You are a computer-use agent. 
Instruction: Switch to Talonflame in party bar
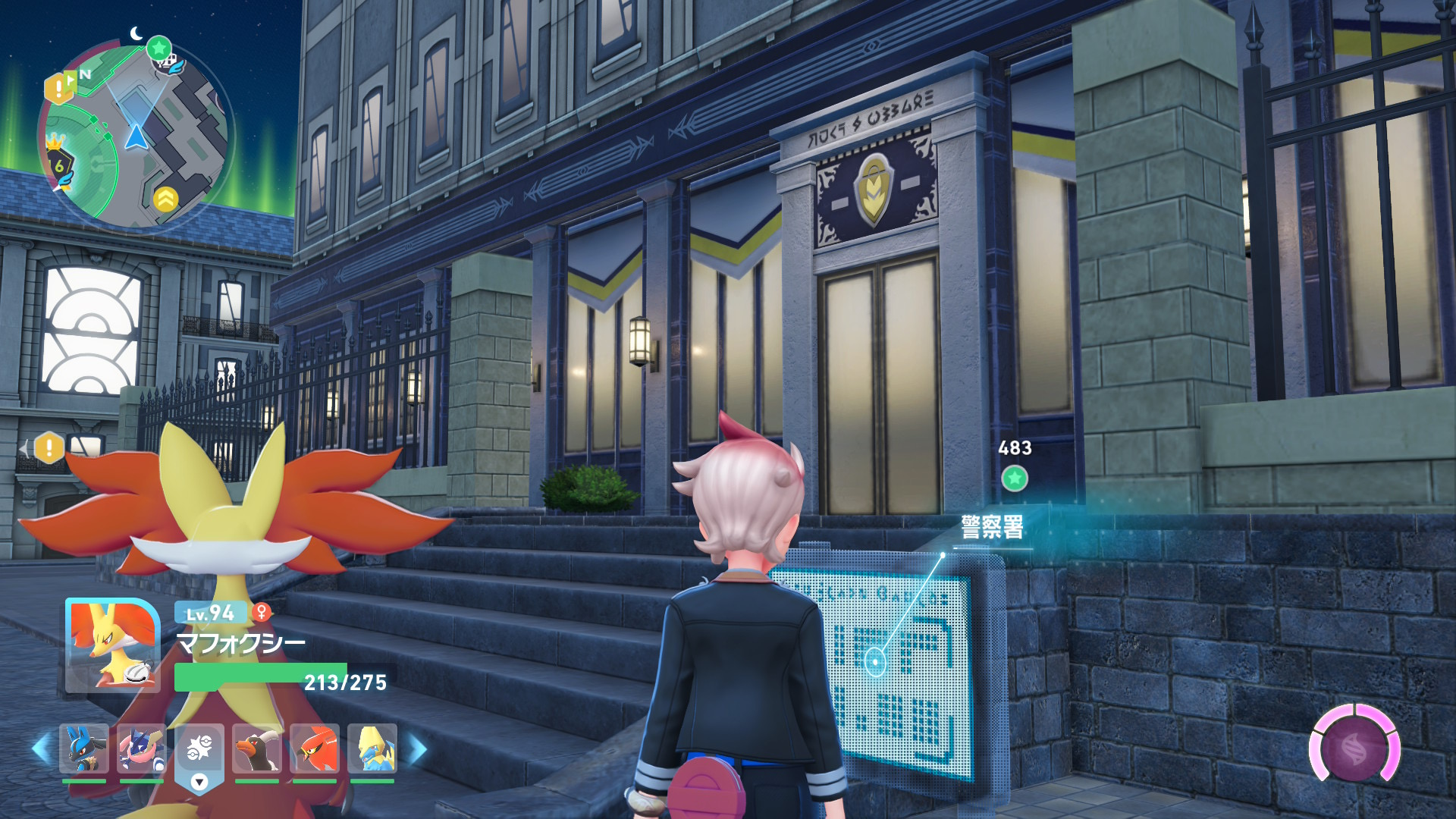314,748
